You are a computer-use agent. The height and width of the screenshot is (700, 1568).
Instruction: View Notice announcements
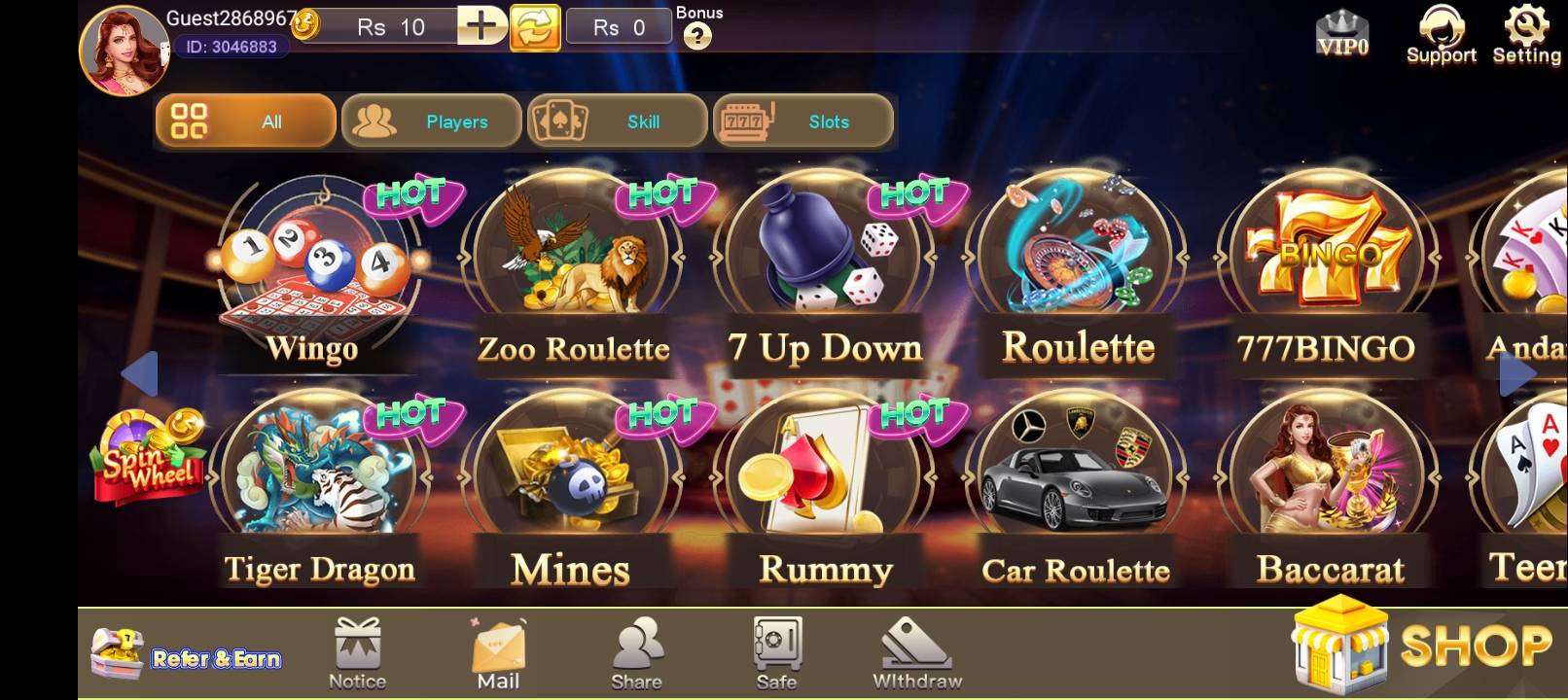(357, 647)
